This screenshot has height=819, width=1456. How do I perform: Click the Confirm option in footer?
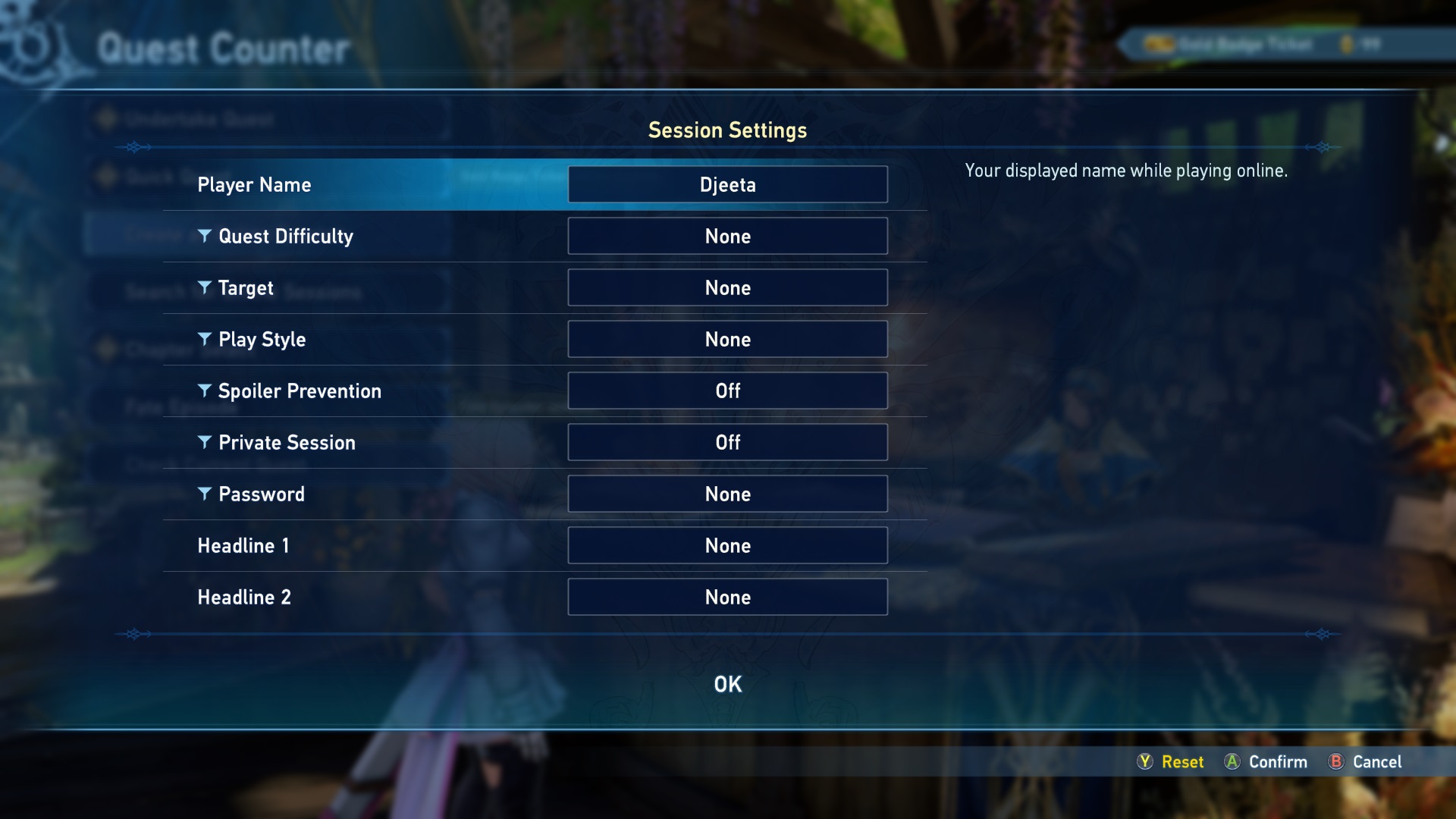click(x=1266, y=761)
